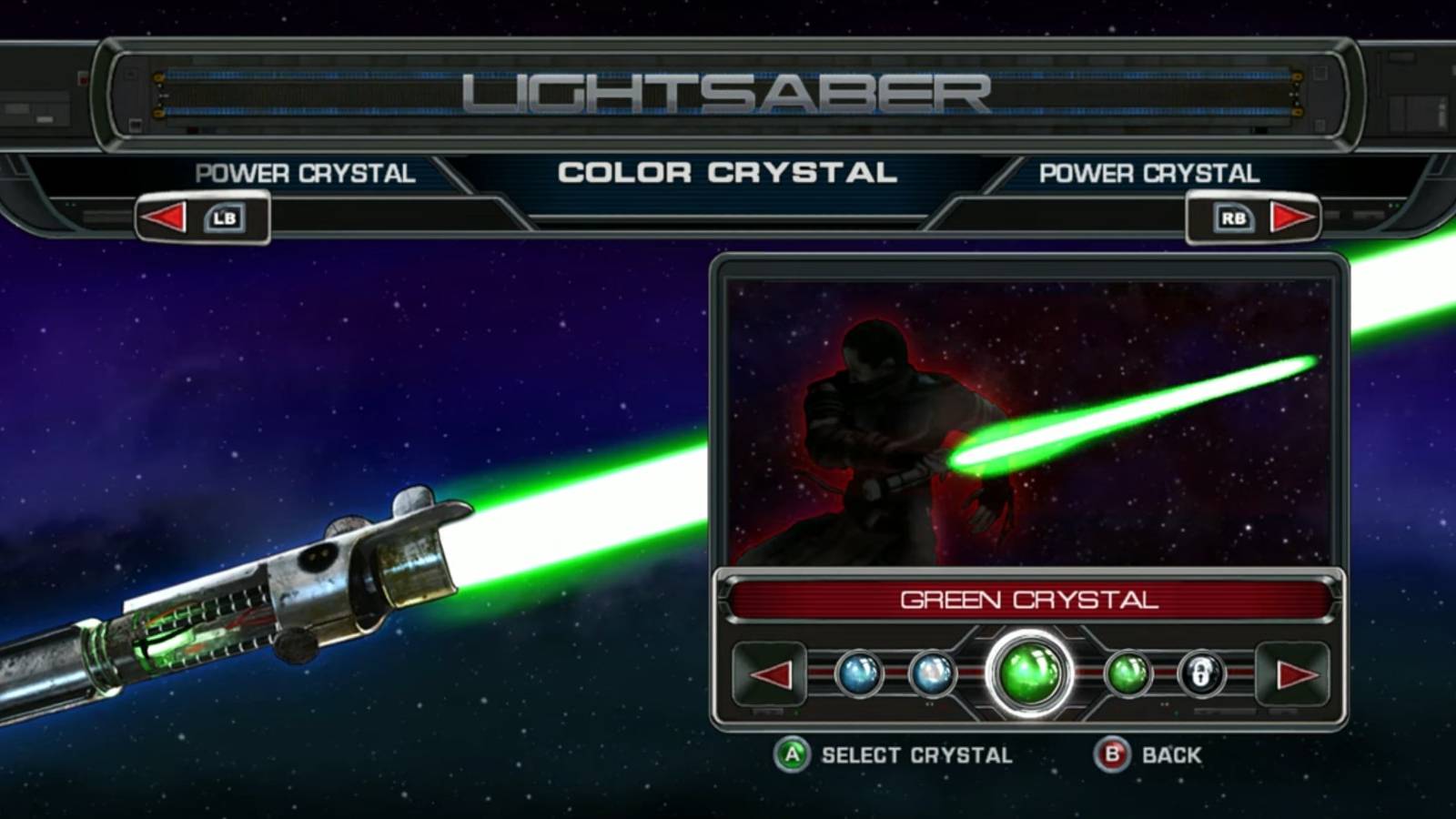The height and width of the screenshot is (819, 1456).
Task: Click the Color Crystal tab header
Action: (x=728, y=171)
